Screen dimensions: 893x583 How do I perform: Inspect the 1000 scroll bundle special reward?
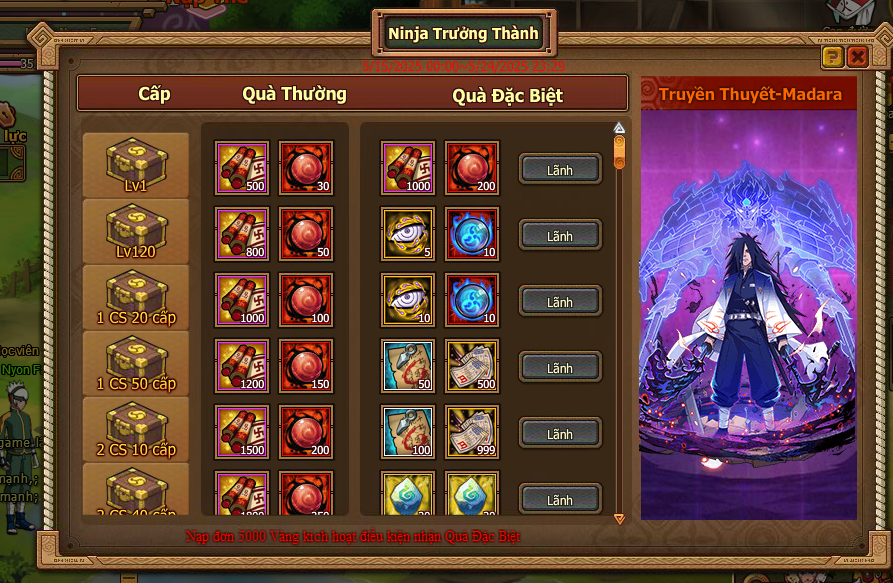(407, 168)
